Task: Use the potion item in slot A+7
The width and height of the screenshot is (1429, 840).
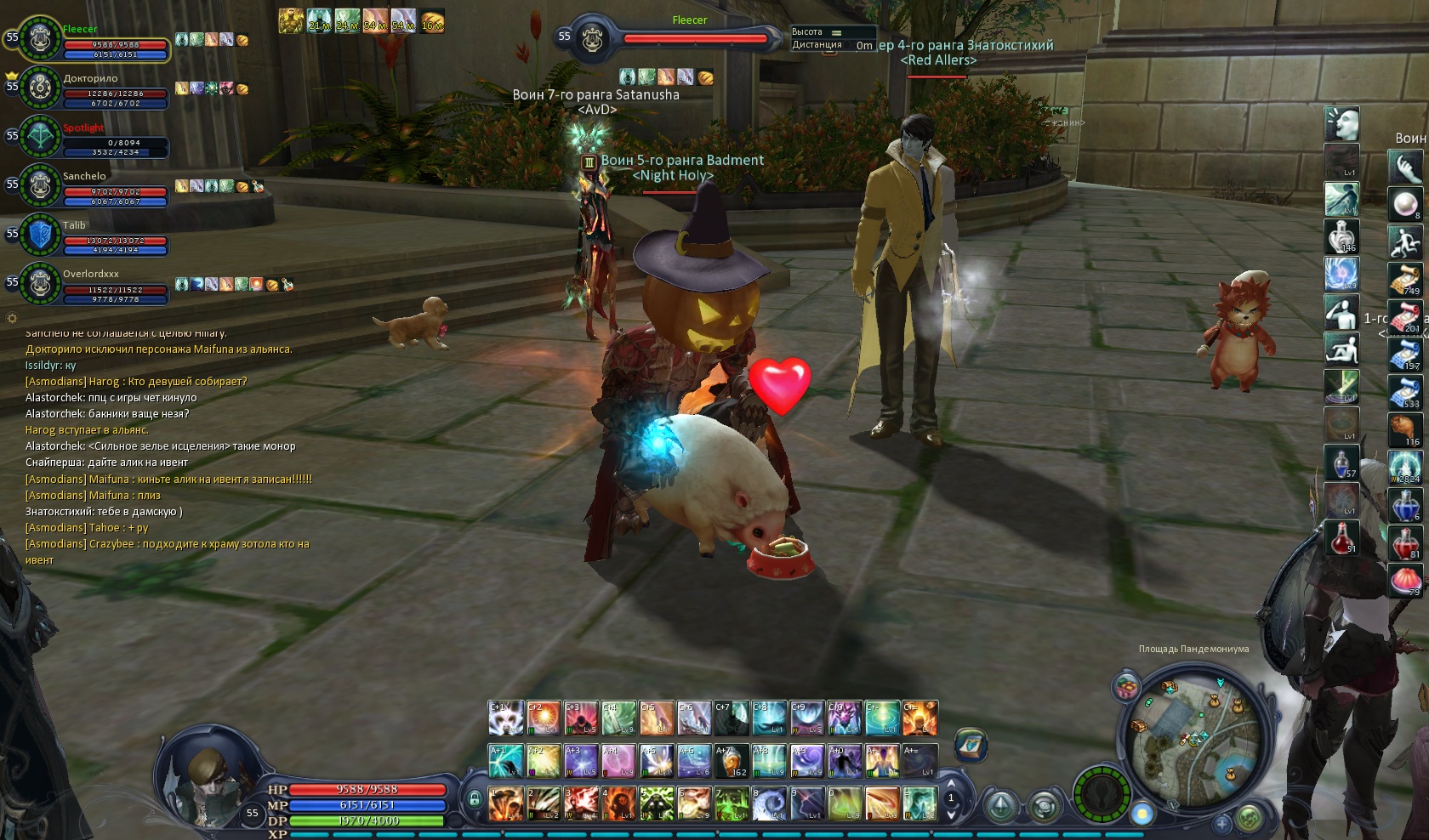Action: [732, 761]
